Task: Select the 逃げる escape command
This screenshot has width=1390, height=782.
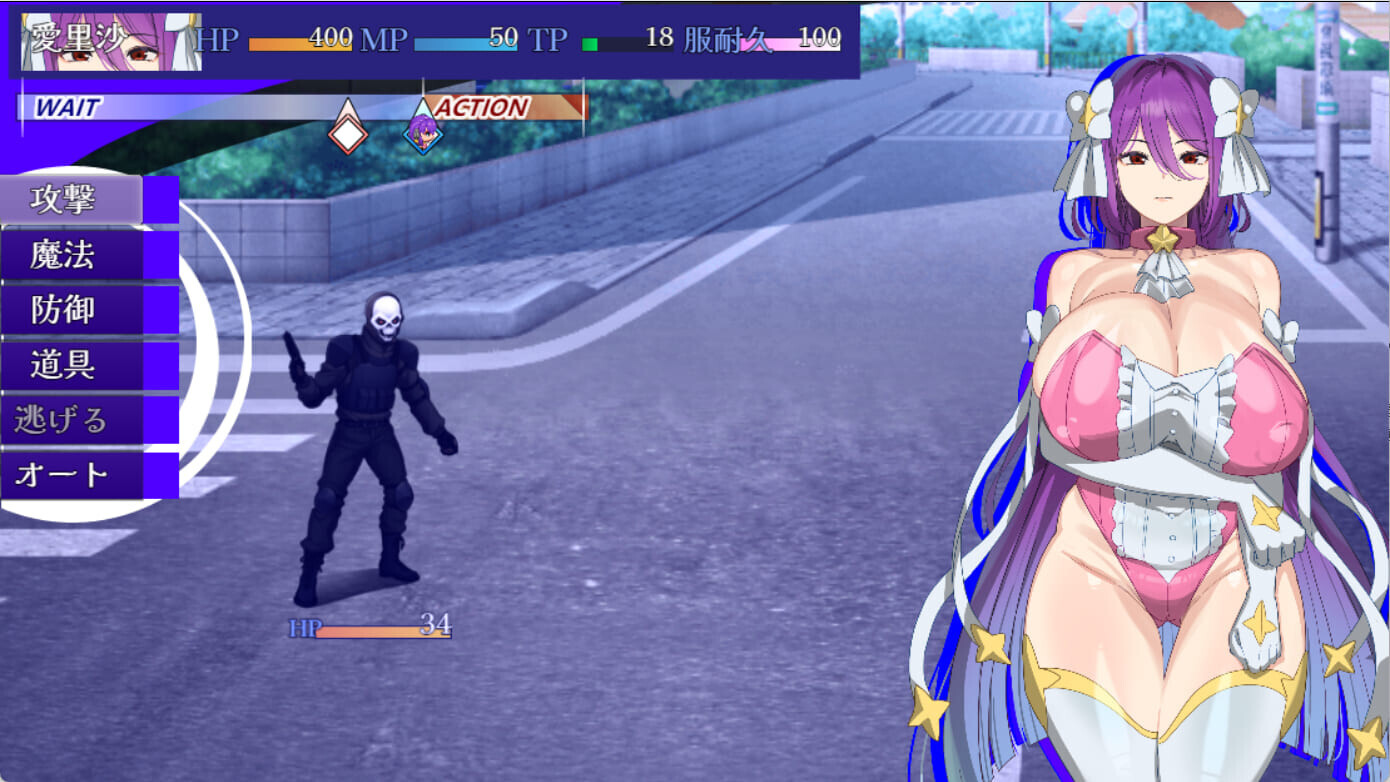Action: 70,420
